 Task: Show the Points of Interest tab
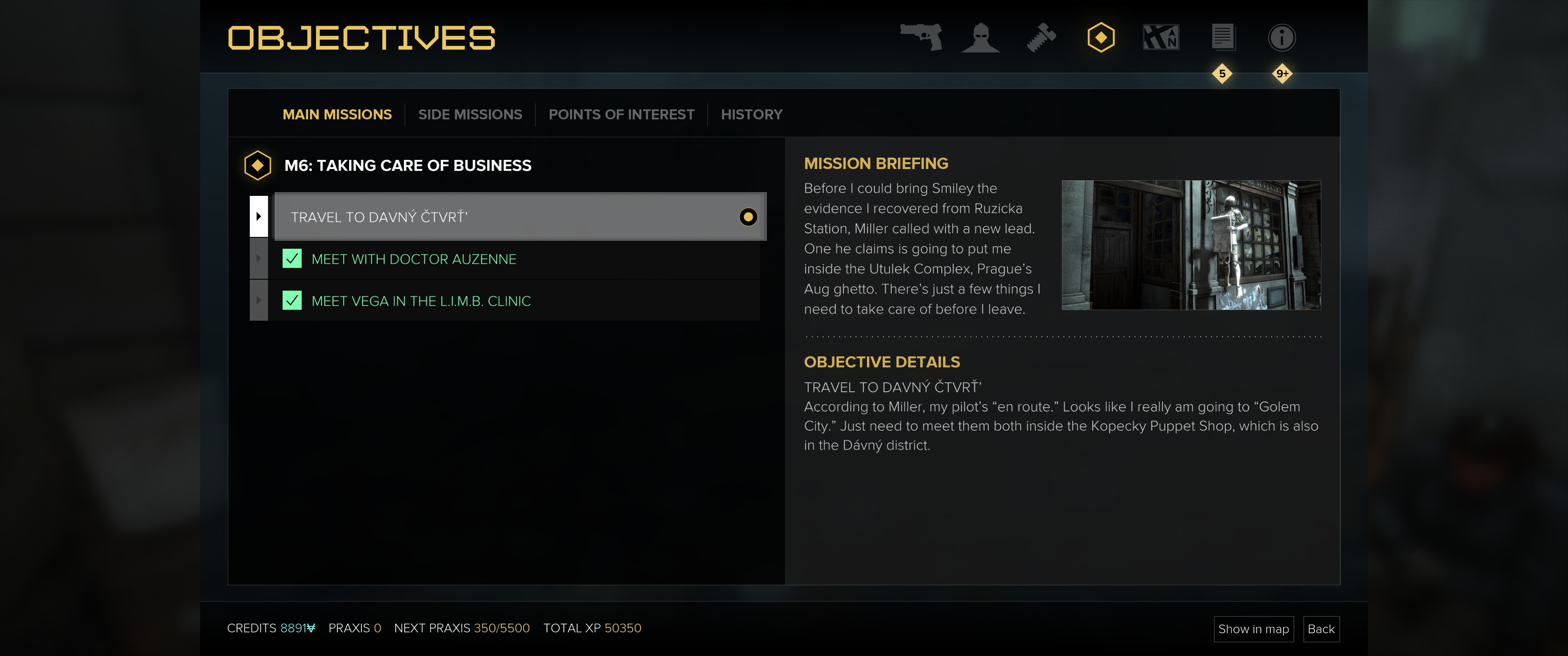tap(621, 114)
